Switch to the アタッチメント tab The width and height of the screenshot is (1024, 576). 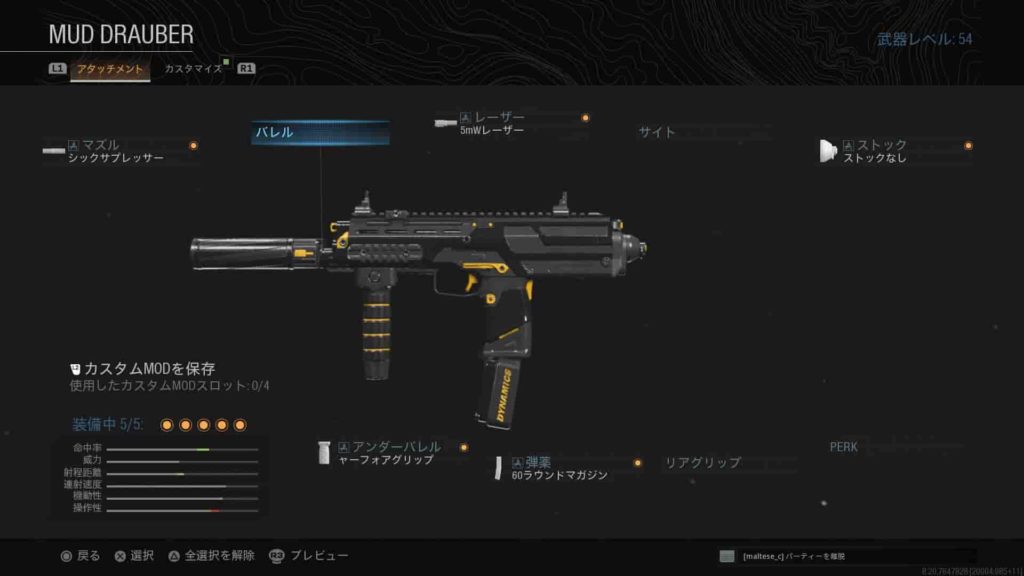click(x=110, y=69)
